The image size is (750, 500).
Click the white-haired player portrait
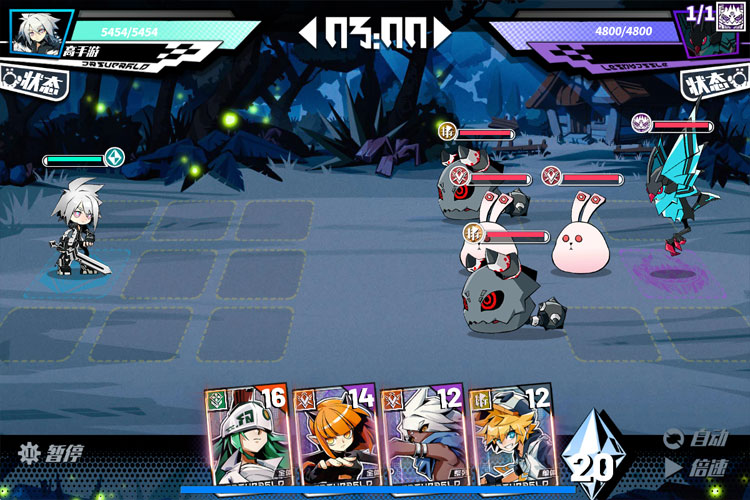(41, 32)
